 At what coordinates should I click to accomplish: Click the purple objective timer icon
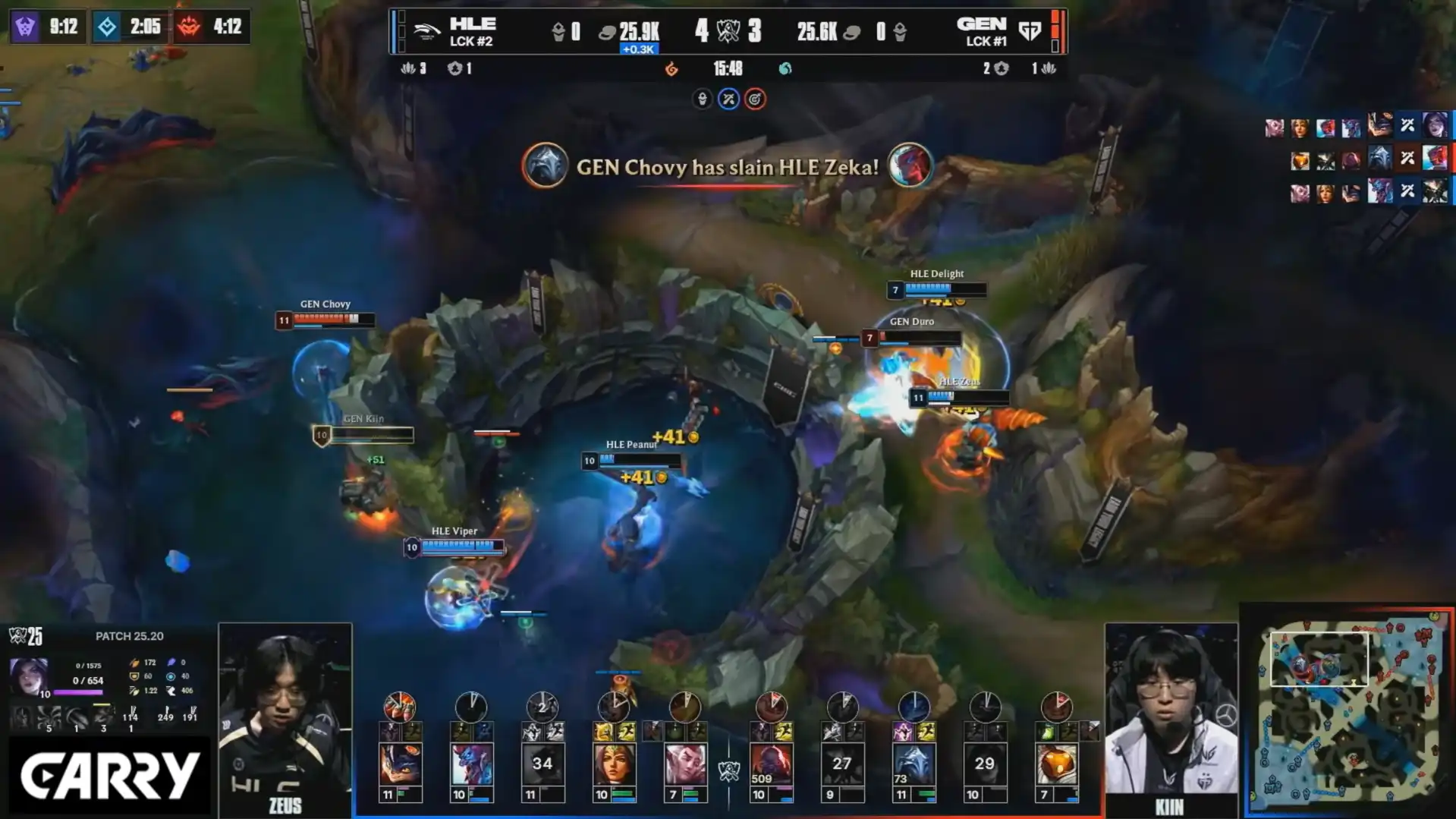click(26, 27)
